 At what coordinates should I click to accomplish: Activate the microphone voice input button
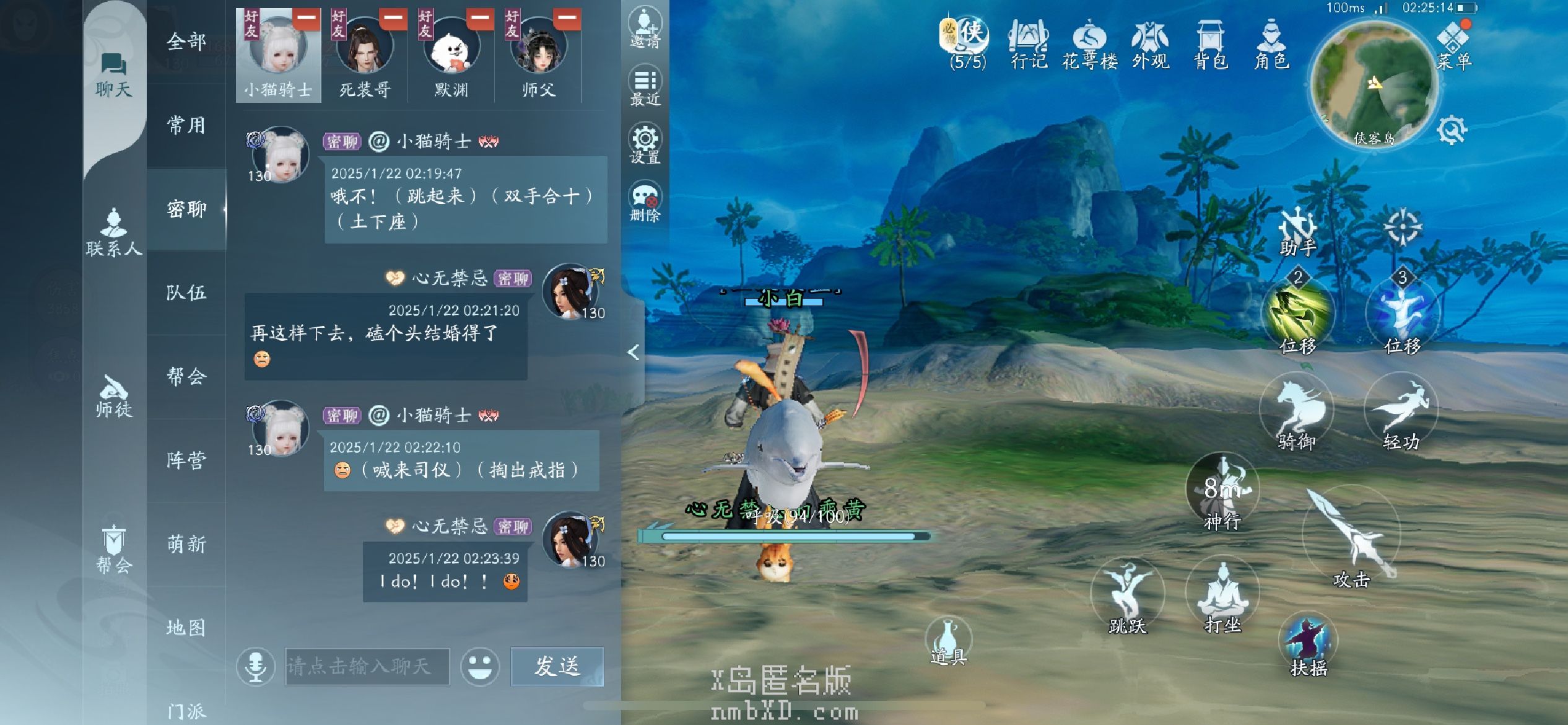click(x=256, y=667)
